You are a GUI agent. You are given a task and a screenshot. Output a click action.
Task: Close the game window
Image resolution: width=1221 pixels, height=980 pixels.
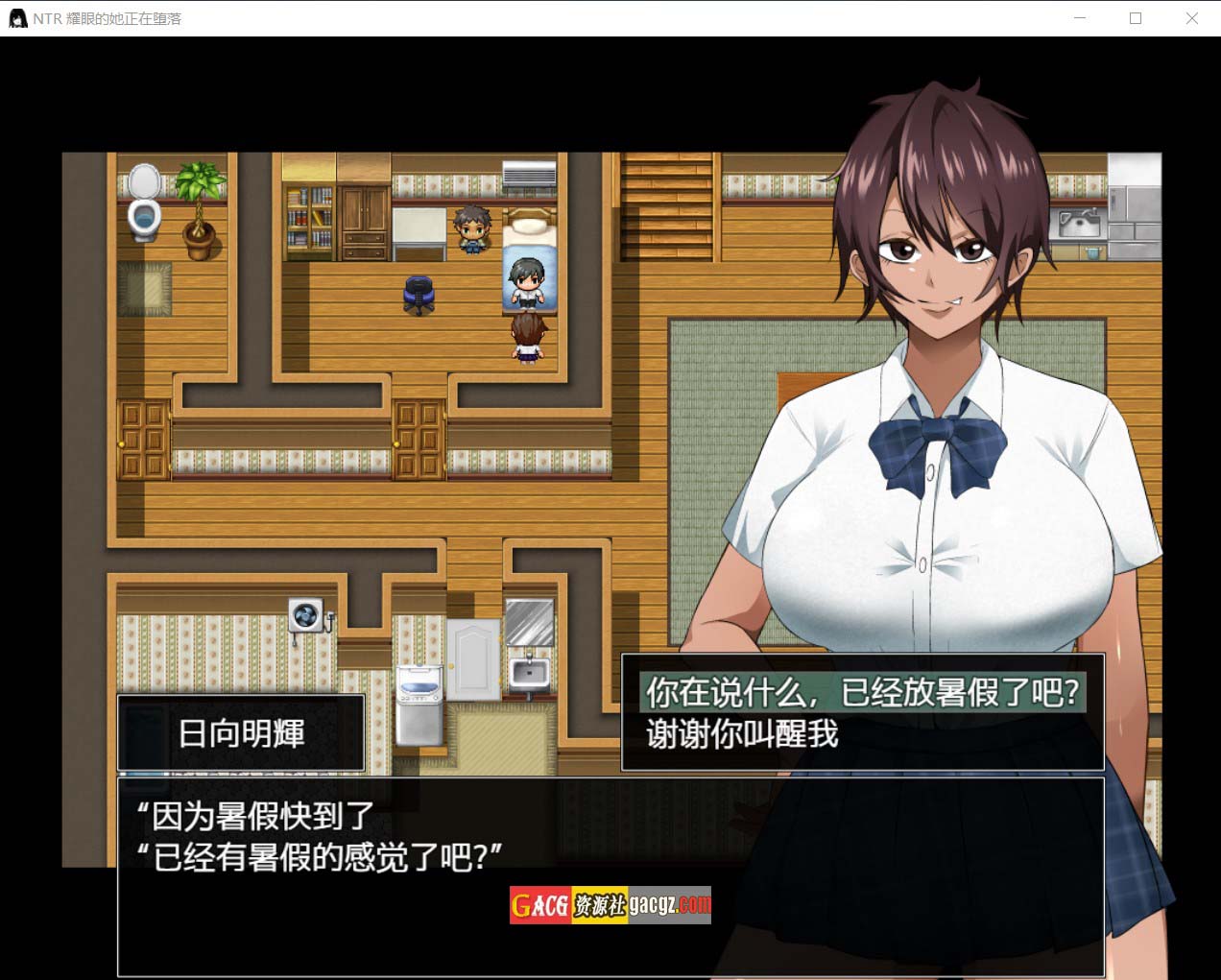click(1191, 18)
